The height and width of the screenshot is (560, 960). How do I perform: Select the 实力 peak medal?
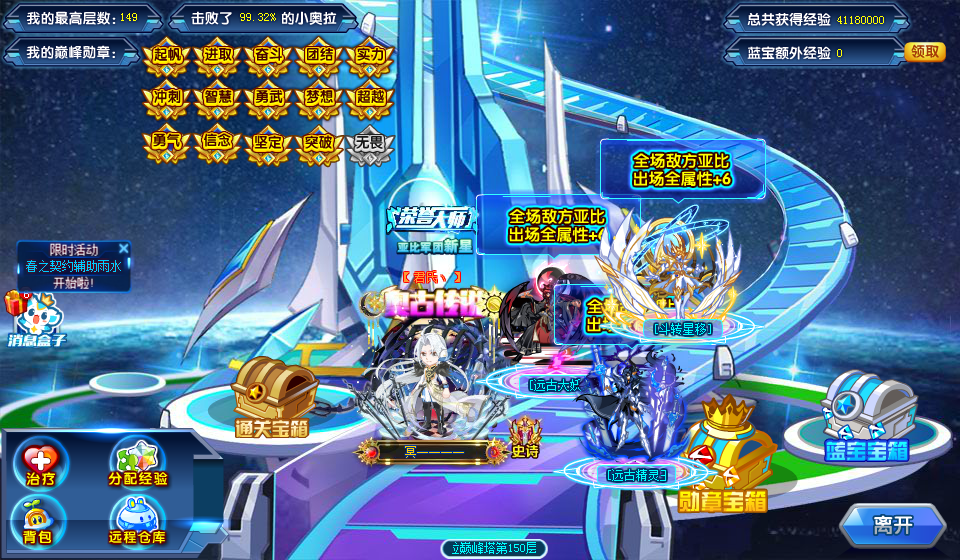370,57
